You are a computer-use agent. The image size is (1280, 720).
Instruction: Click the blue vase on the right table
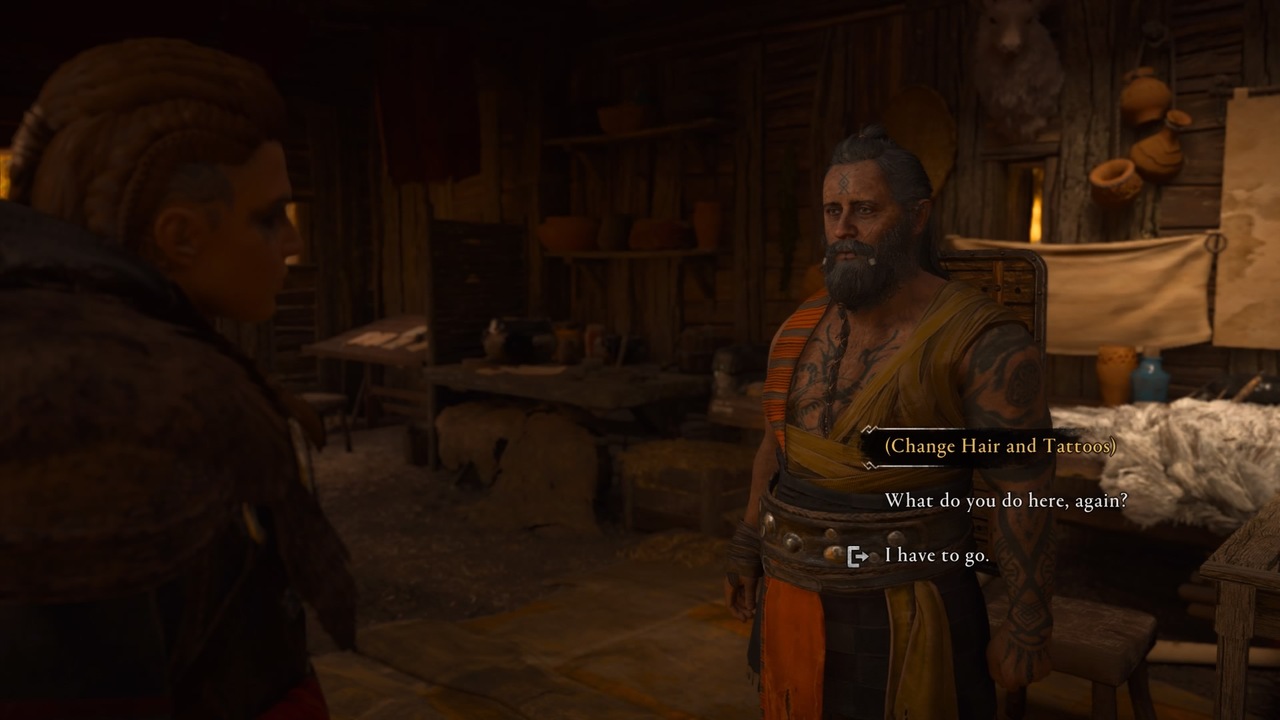[1150, 380]
